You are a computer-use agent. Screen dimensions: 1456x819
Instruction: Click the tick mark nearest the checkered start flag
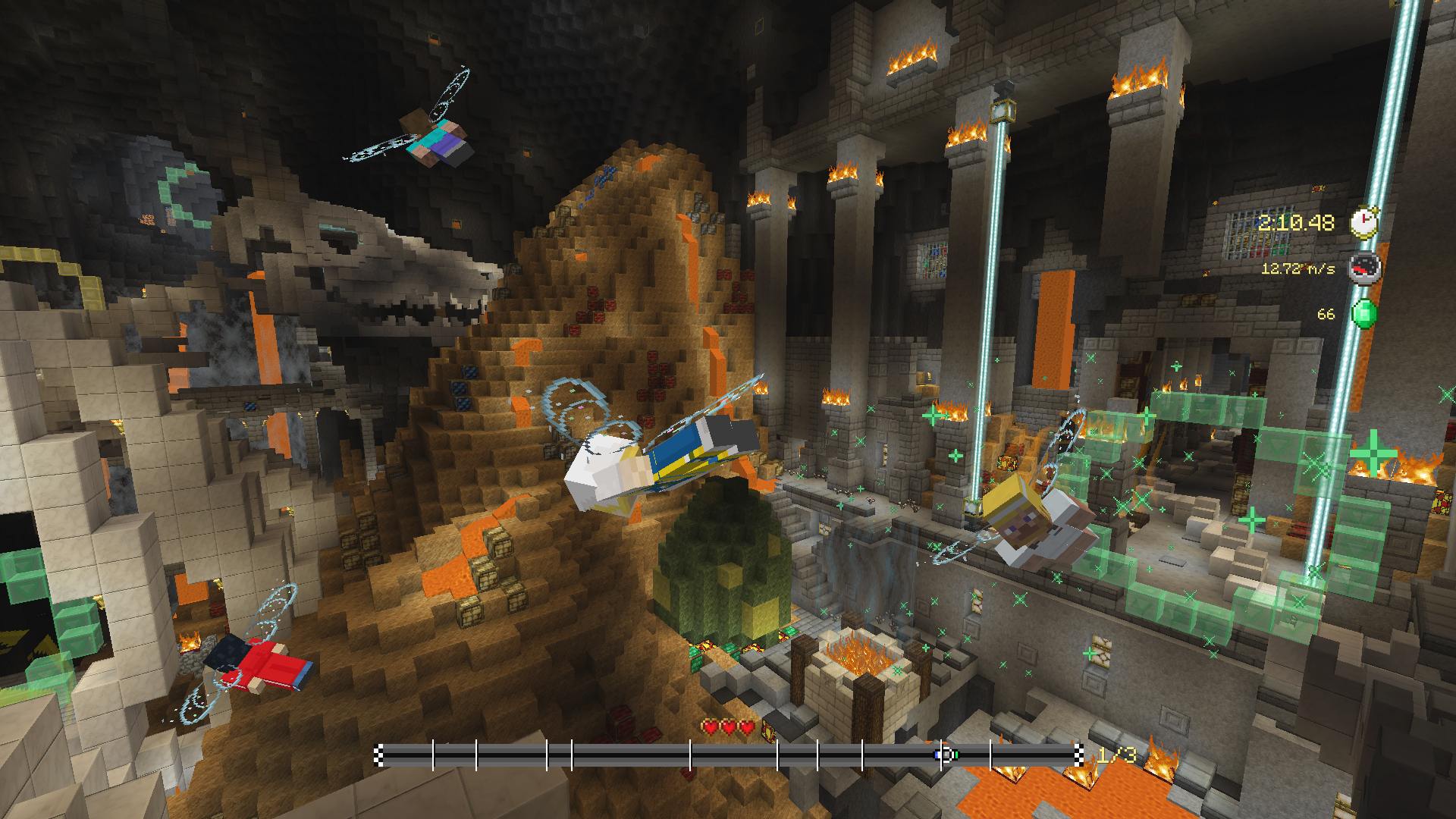(434, 755)
